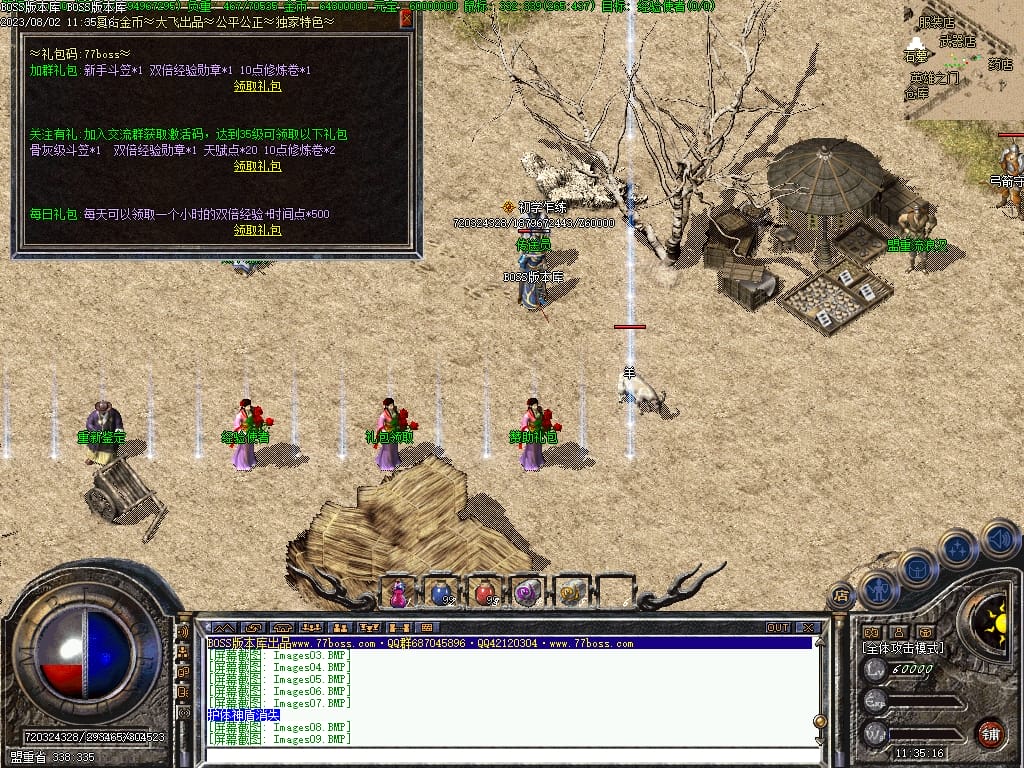Claim the 加群礼包 group gift pack
This screenshot has height=768, width=1024.
point(257,86)
